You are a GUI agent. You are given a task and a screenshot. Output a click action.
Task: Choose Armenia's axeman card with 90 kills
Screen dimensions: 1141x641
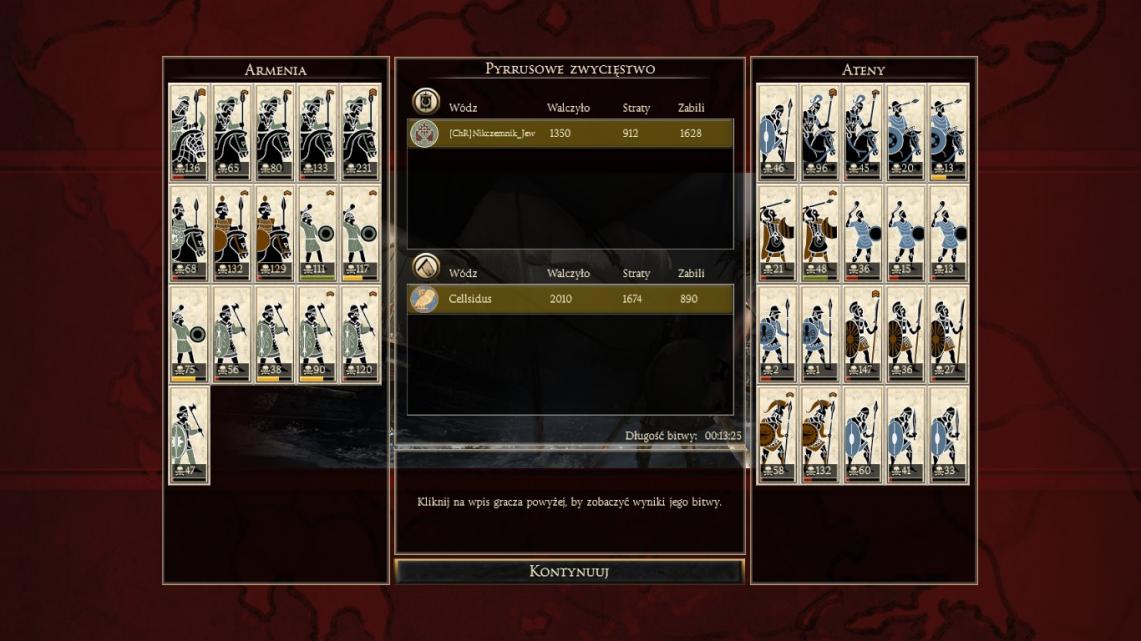coord(318,334)
